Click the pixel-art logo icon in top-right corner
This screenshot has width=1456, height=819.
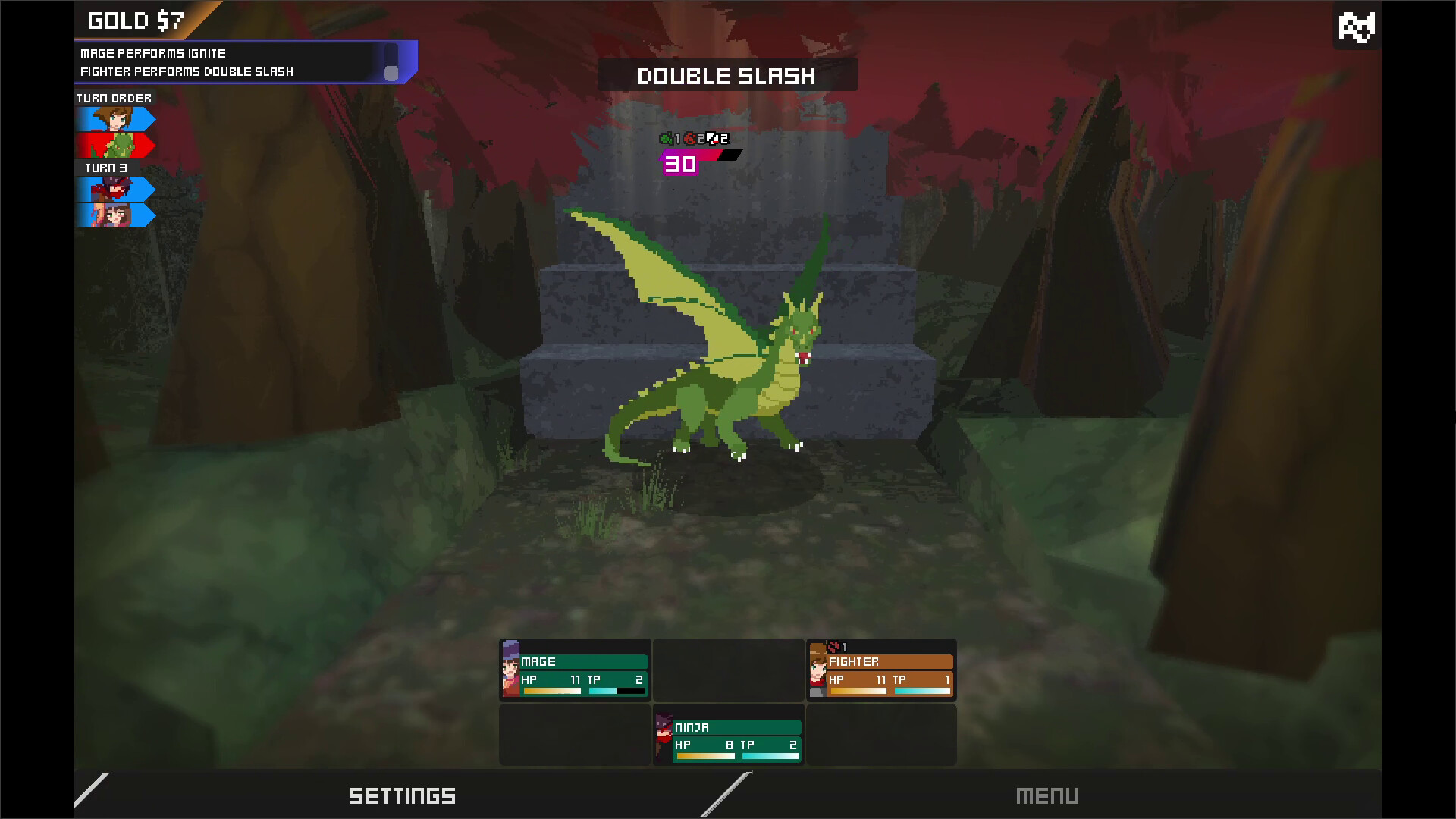(1357, 27)
